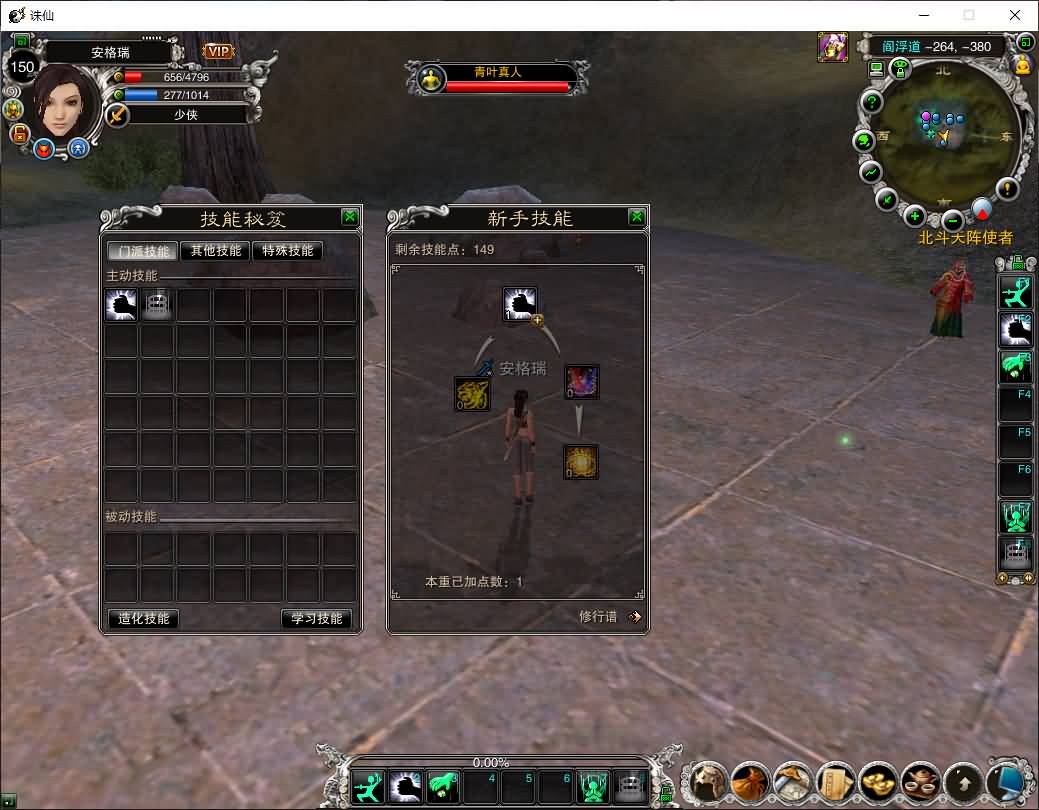Select the 门派技能 tab
The height and width of the screenshot is (810, 1039).
[143, 251]
